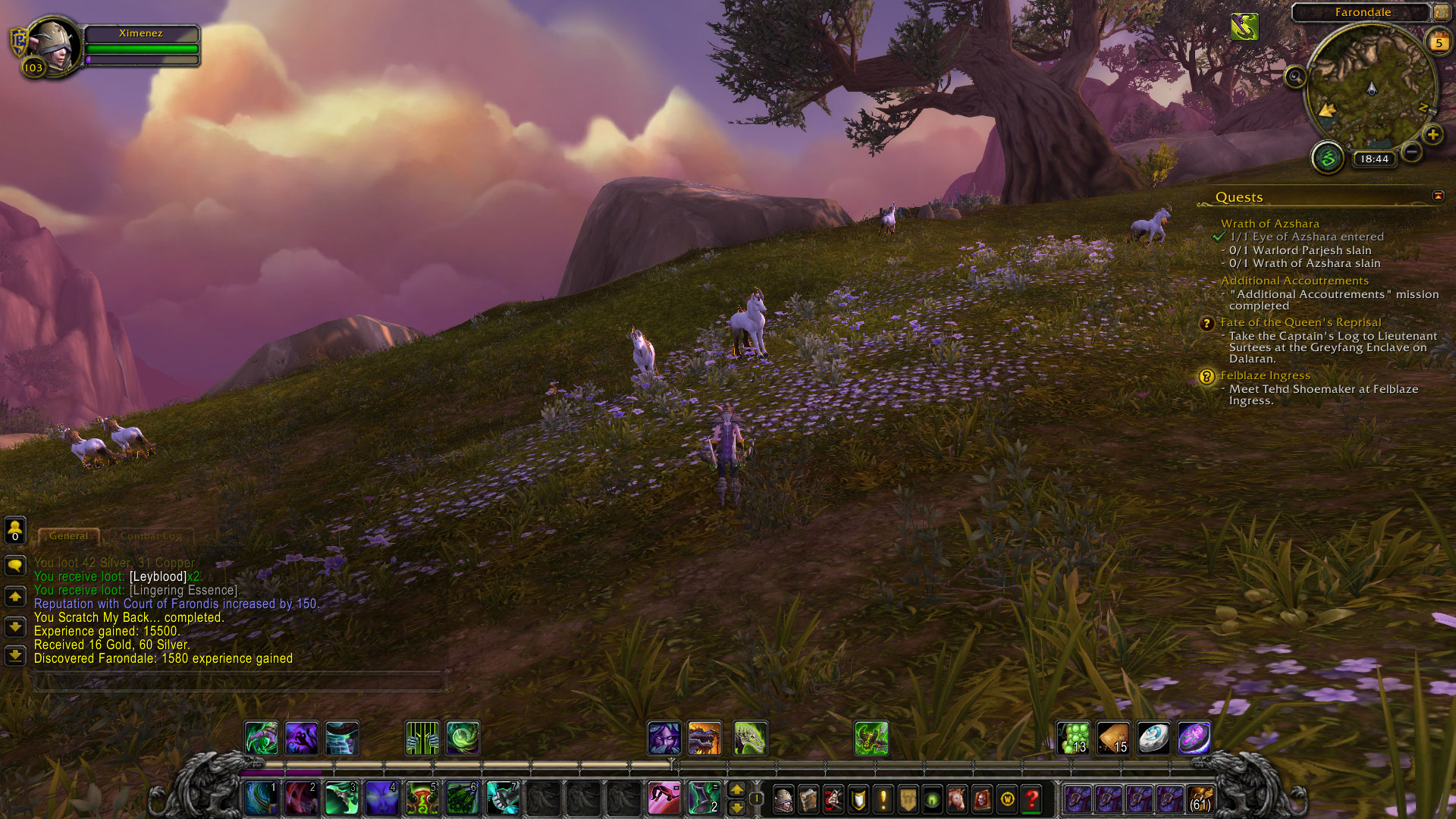Zoom in the minimap with plus button
1456x819 pixels.
click(x=1432, y=135)
